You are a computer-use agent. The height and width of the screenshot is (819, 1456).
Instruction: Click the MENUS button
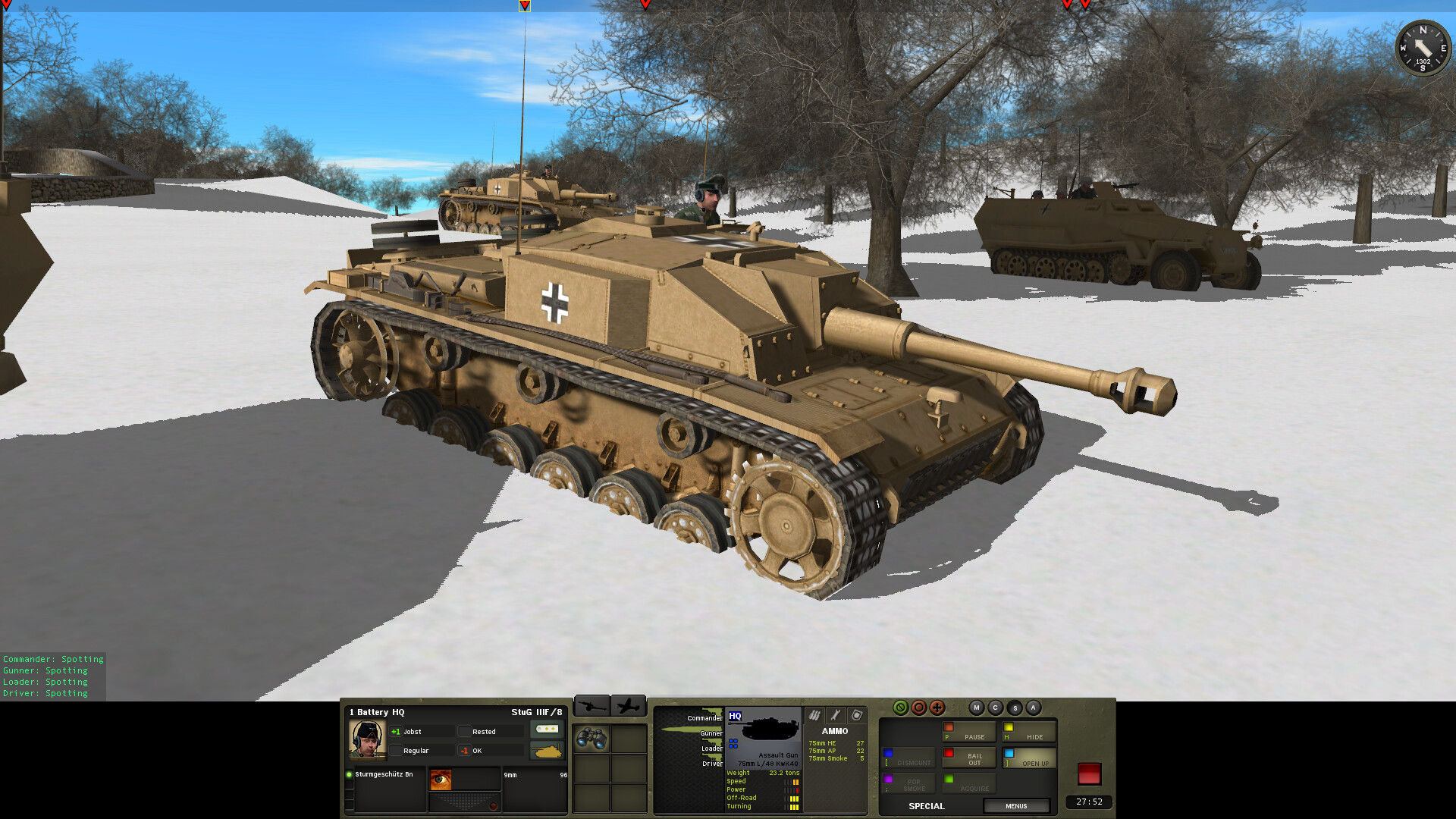click(1016, 806)
